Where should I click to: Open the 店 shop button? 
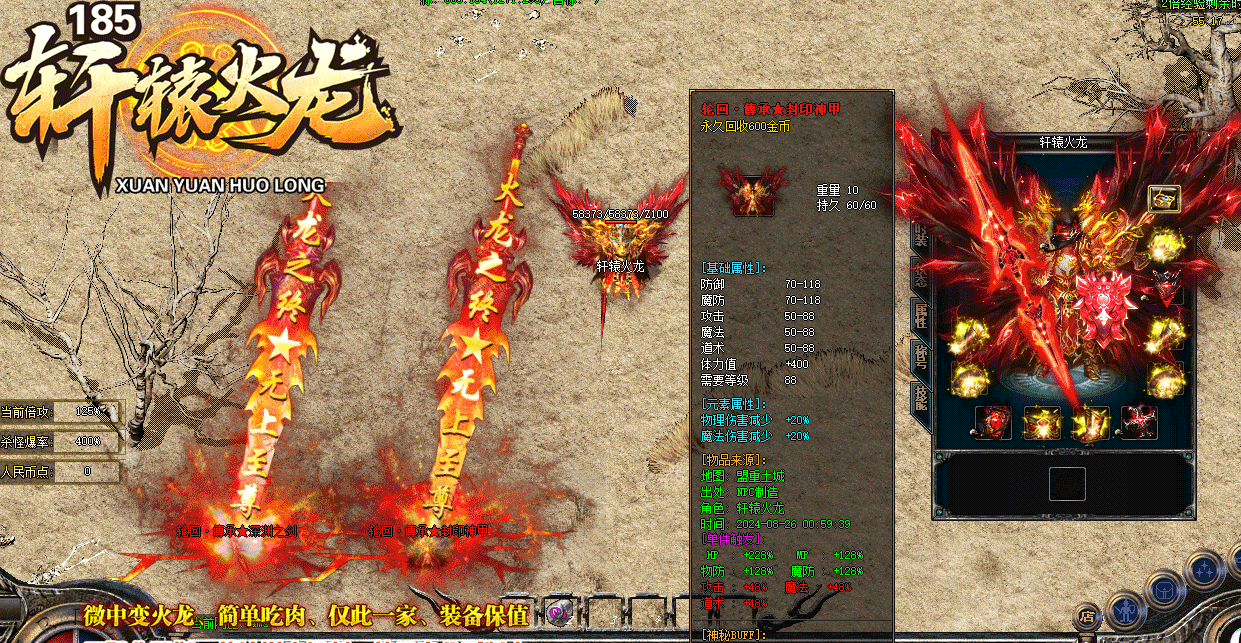pos(1087,615)
